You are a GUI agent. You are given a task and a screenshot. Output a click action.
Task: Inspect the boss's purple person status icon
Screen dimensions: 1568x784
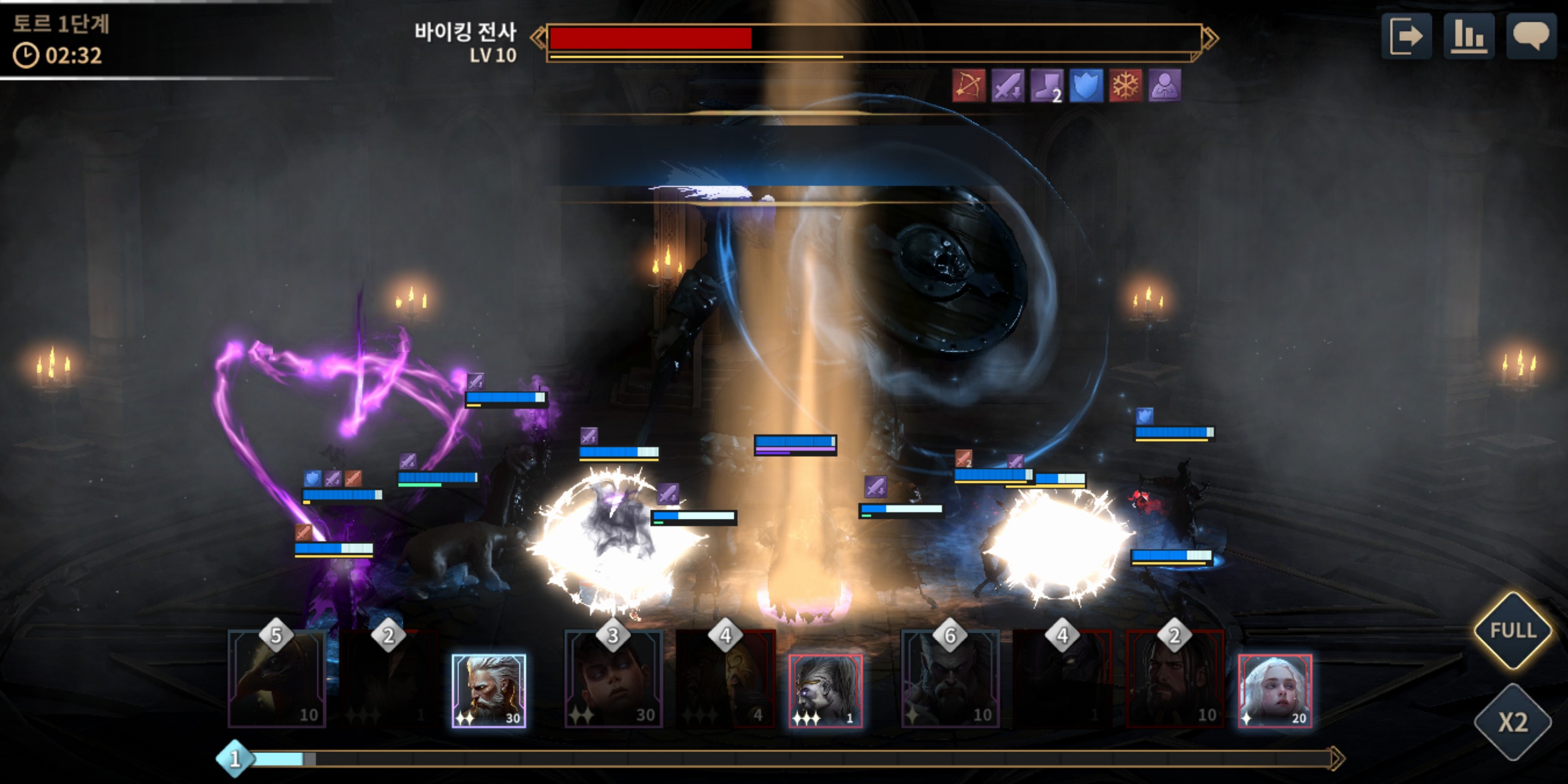click(x=1165, y=85)
